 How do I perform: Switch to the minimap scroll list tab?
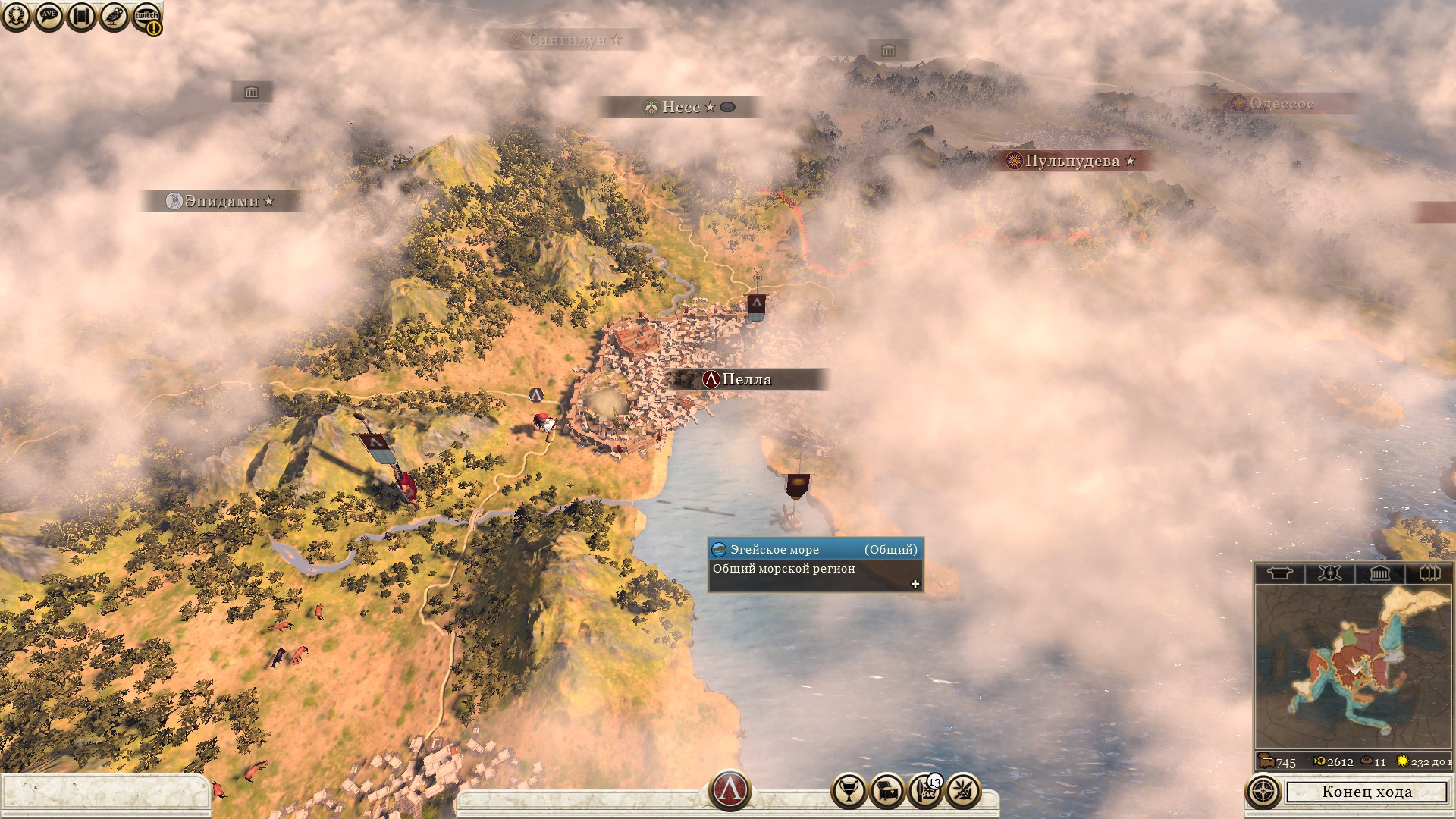[x=1280, y=573]
